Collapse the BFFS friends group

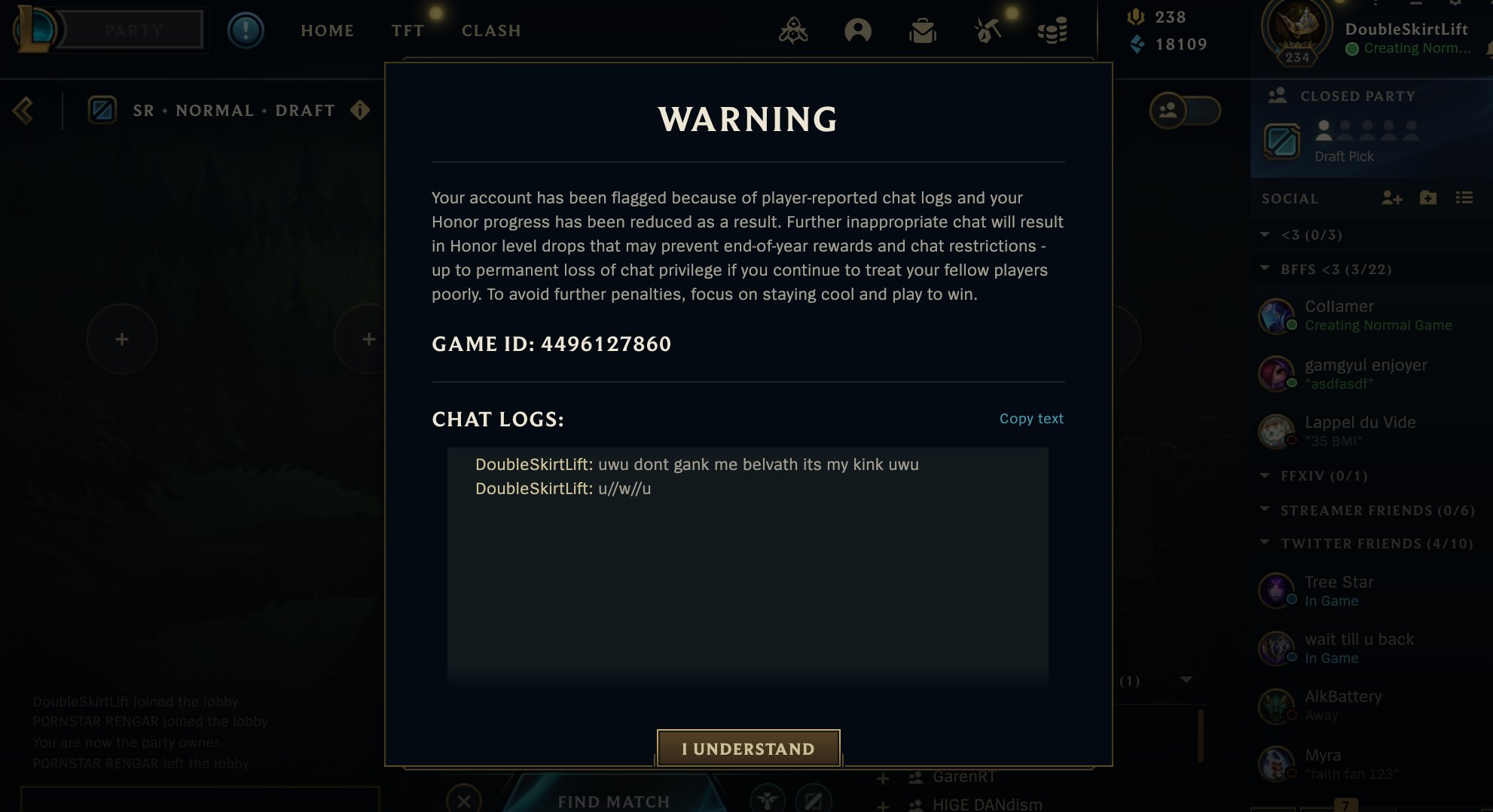point(1265,268)
